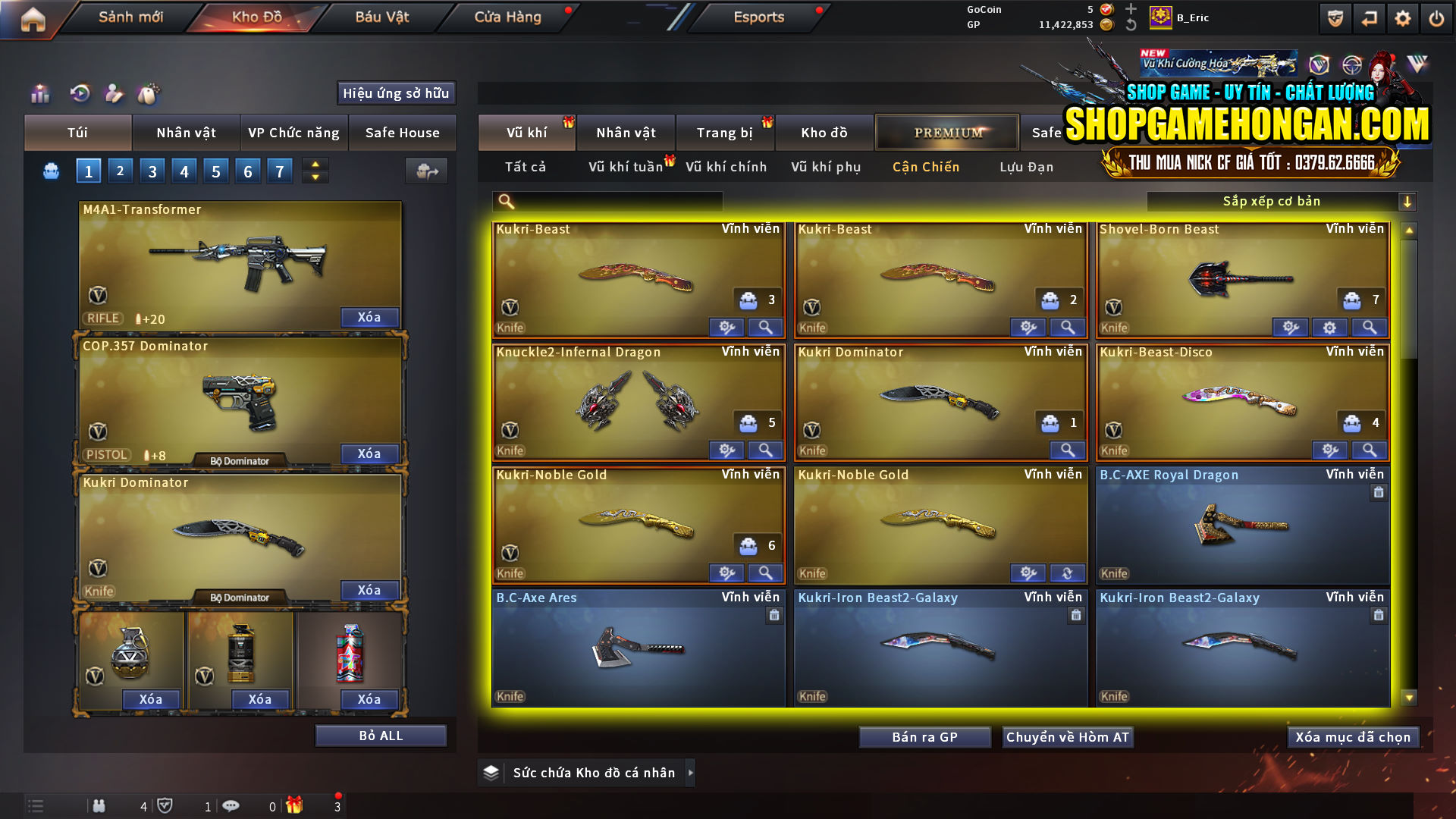
Task: Toggle the trash icon on Kukri-Iron Beast2-Galaxy
Action: pos(1076,616)
